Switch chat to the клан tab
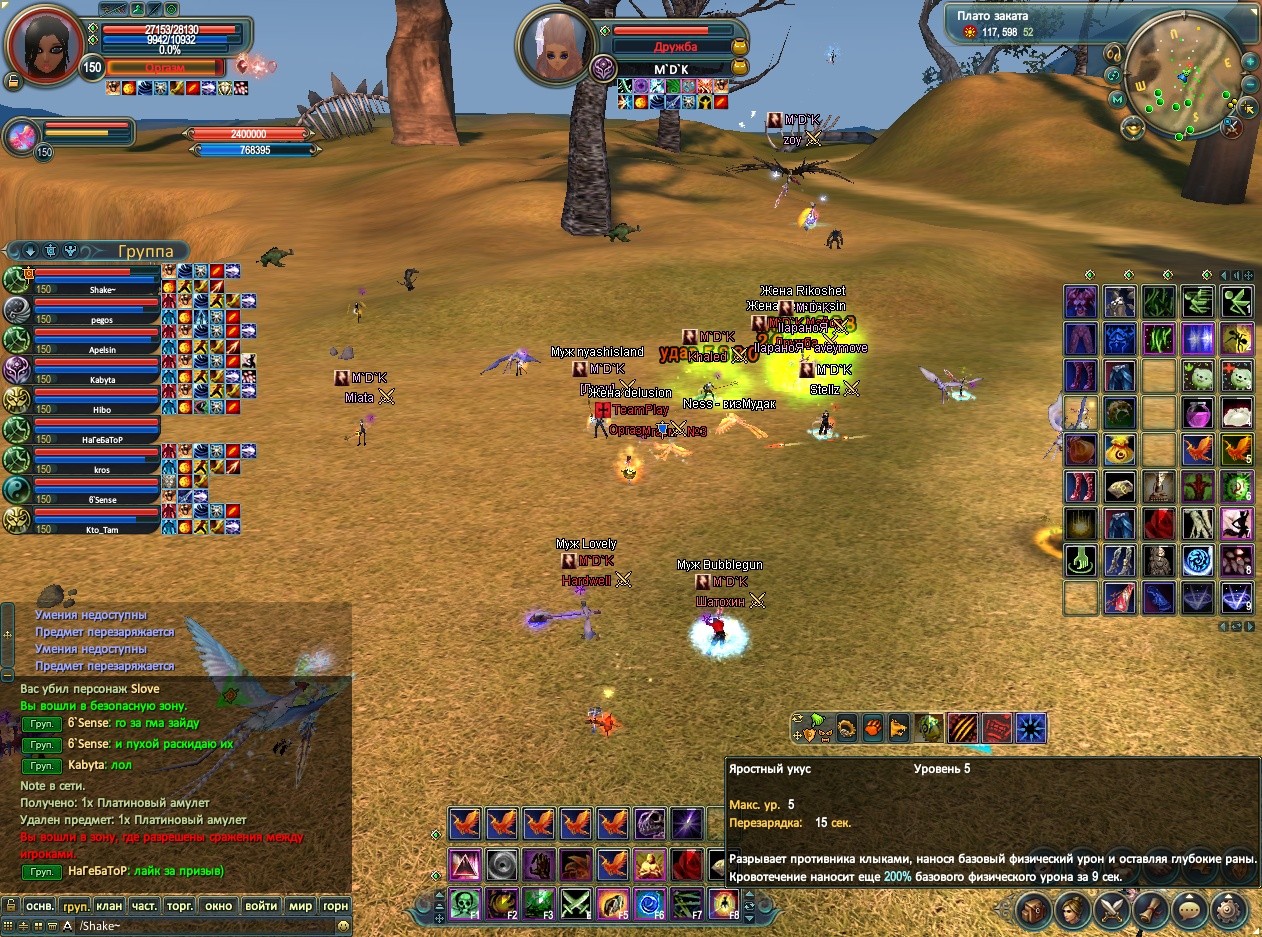Screen dimensions: 1262x937 click(x=109, y=906)
